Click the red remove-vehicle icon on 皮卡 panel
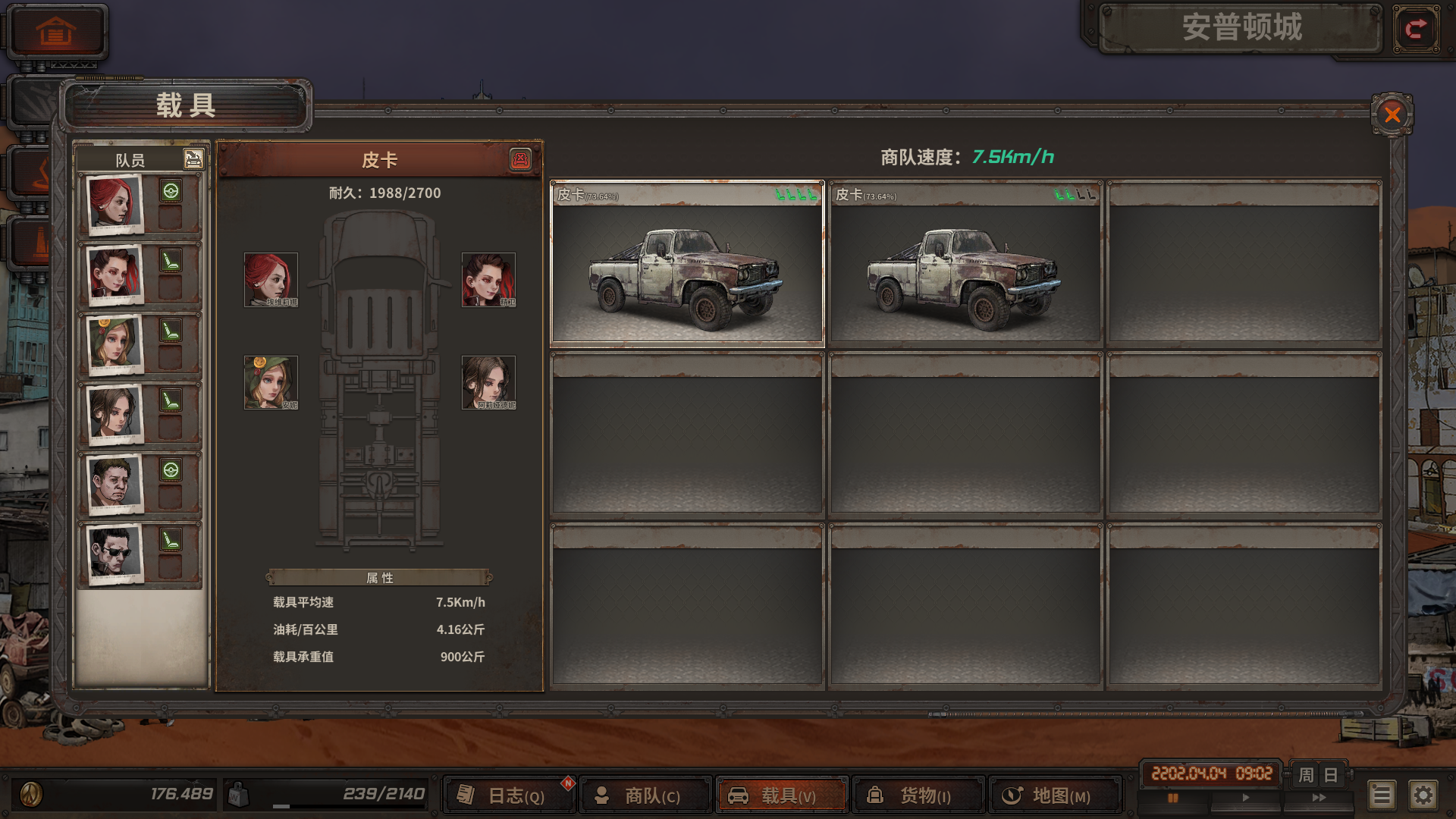Screen dimensions: 1456x819 click(522, 160)
